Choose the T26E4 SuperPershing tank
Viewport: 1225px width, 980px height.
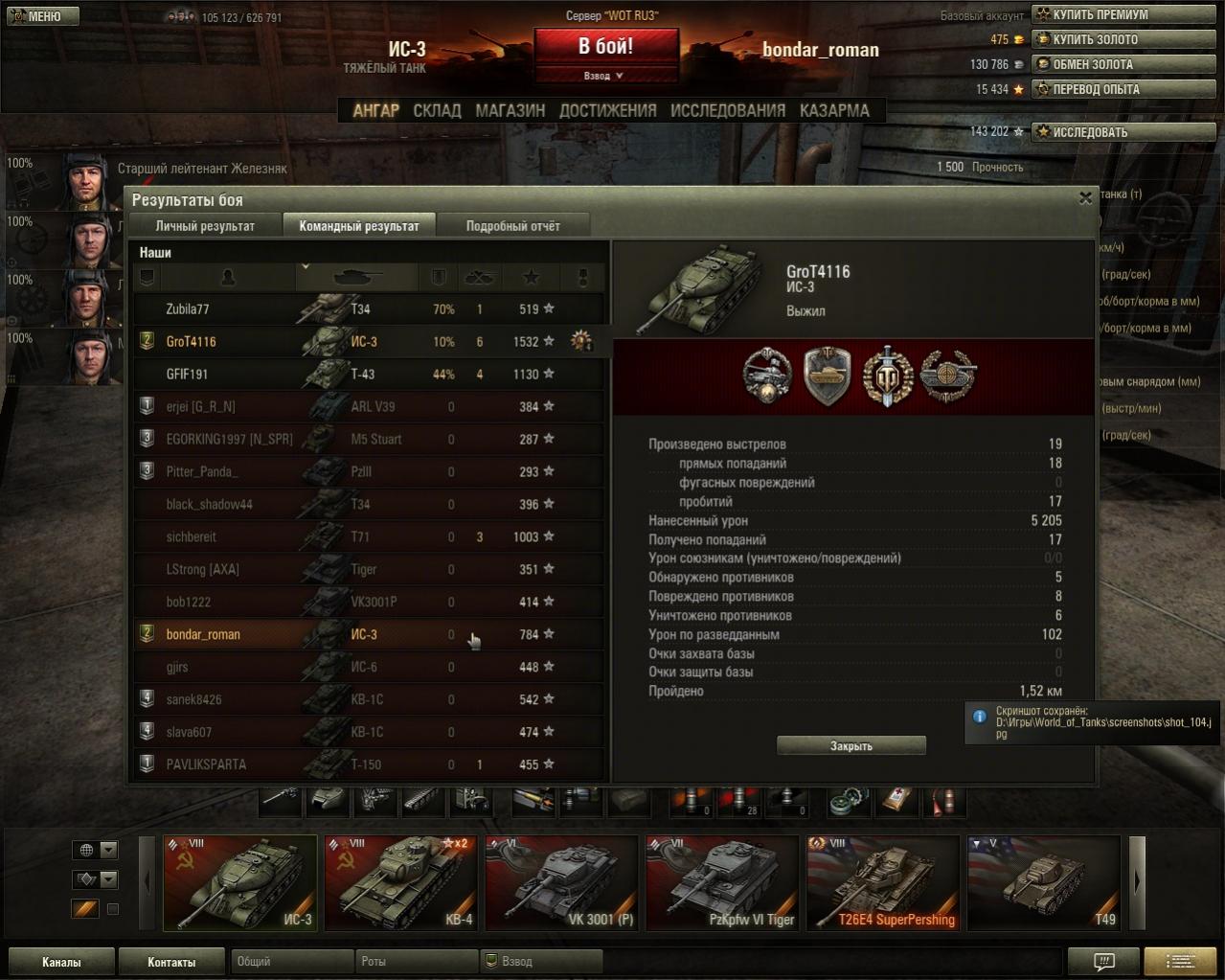tap(882, 882)
